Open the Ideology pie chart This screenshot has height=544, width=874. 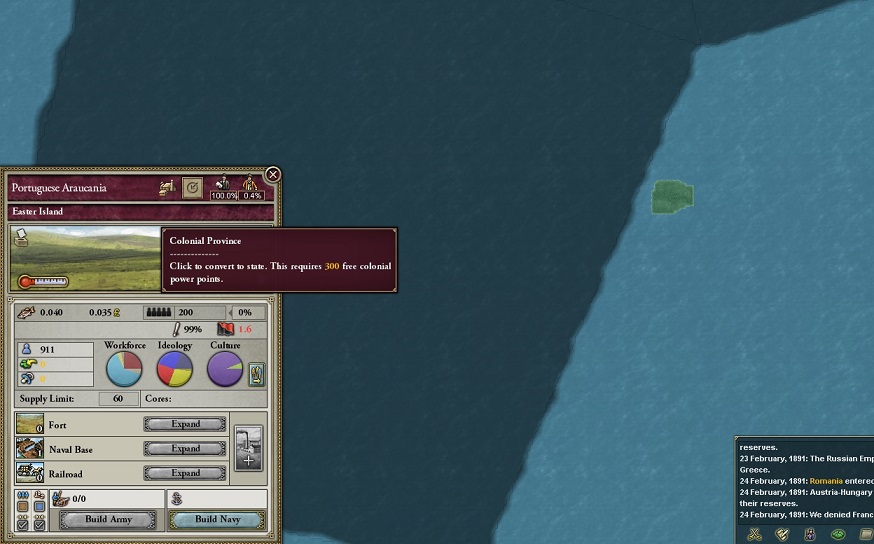click(175, 369)
